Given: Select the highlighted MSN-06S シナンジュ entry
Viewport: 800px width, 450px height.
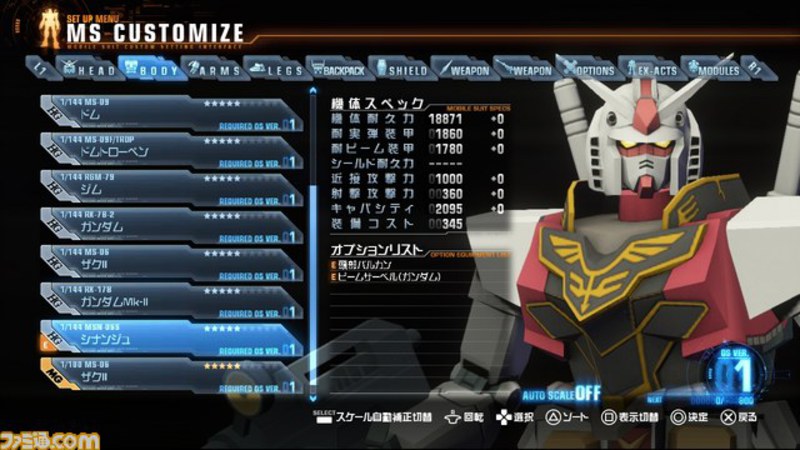Looking at the screenshot, I should (170, 336).
